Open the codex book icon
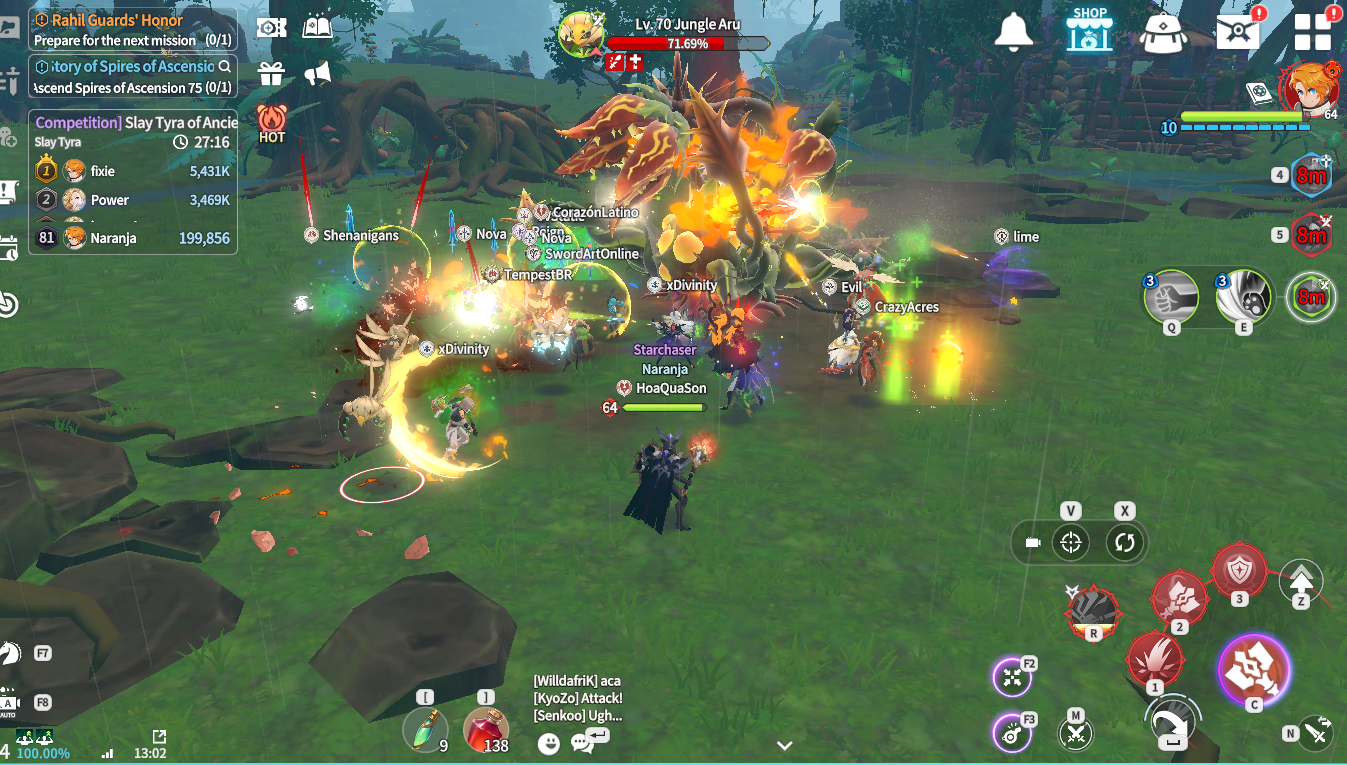The image size is (1347, 765). click(317, 27)
